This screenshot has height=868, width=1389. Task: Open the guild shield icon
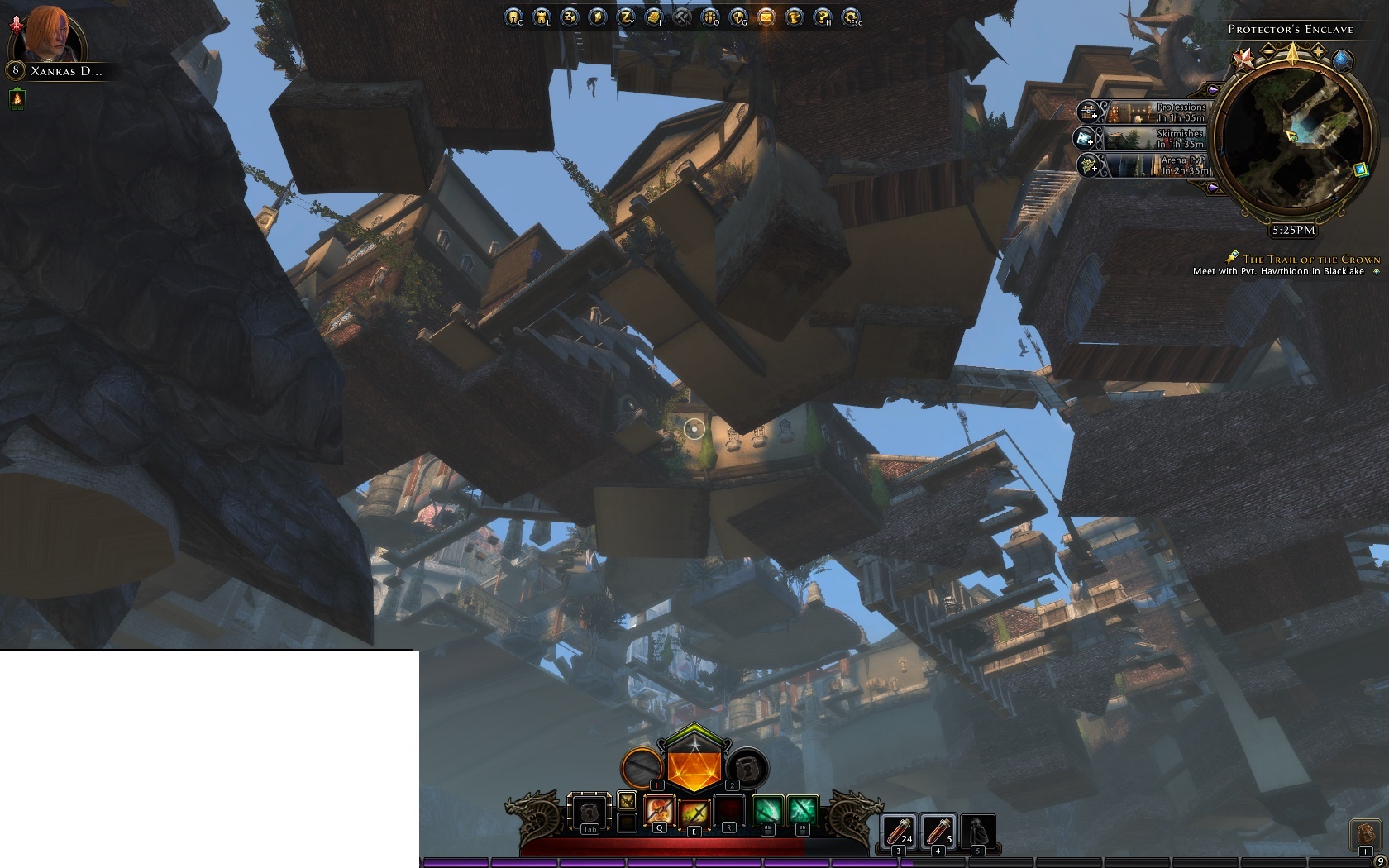[738, 17]
